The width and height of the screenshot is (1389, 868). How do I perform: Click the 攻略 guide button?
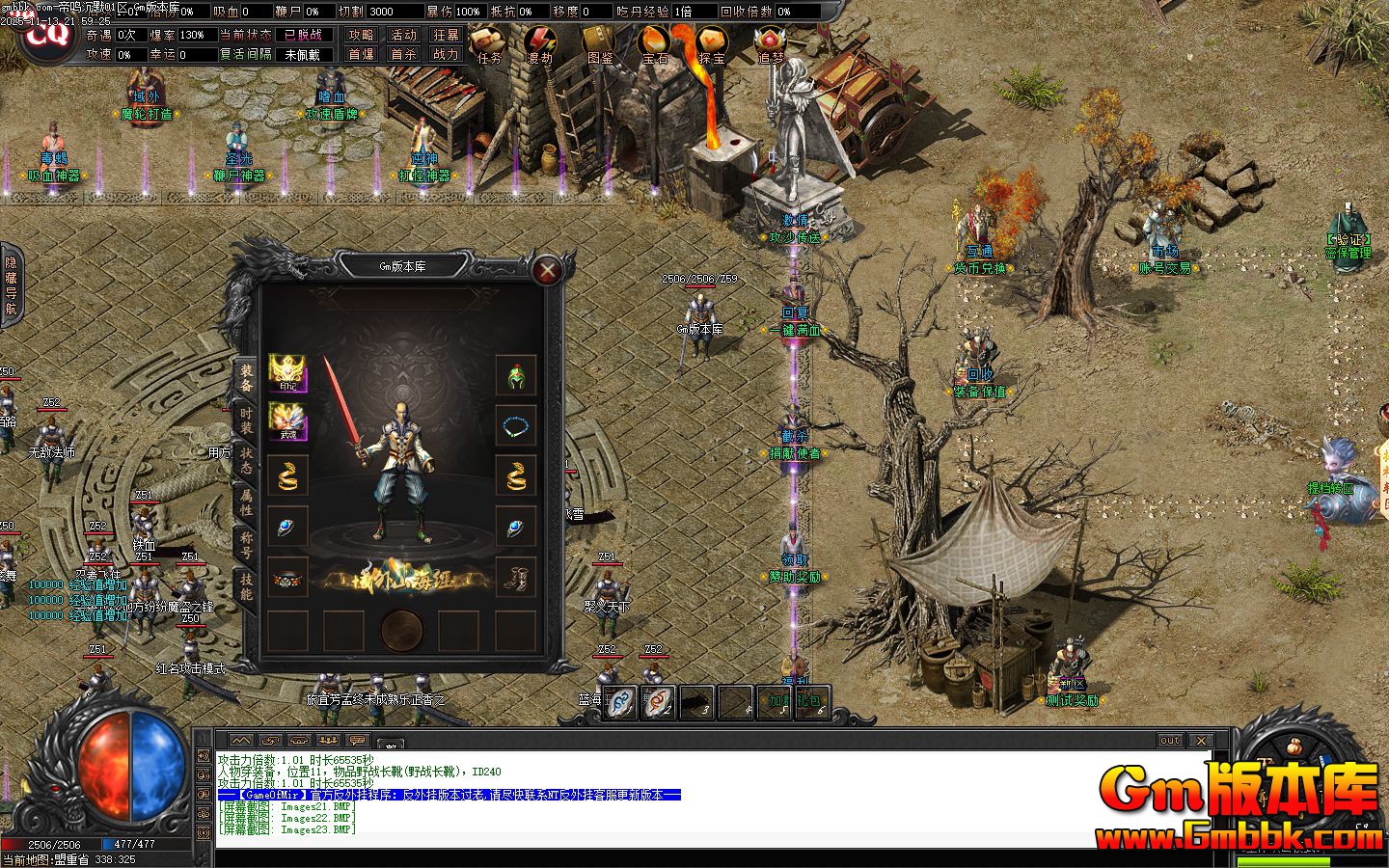point(362,35)
